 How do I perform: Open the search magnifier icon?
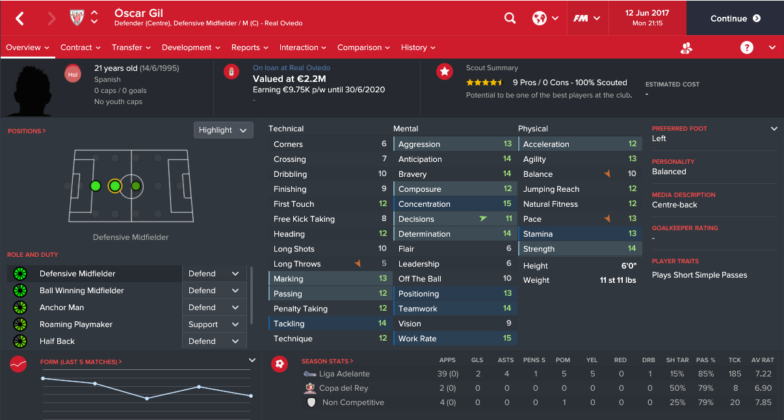coord(510,18)
